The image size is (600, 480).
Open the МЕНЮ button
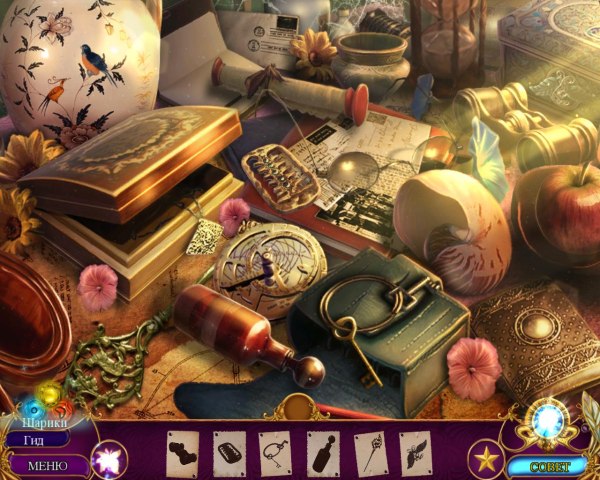click(46, 465)
